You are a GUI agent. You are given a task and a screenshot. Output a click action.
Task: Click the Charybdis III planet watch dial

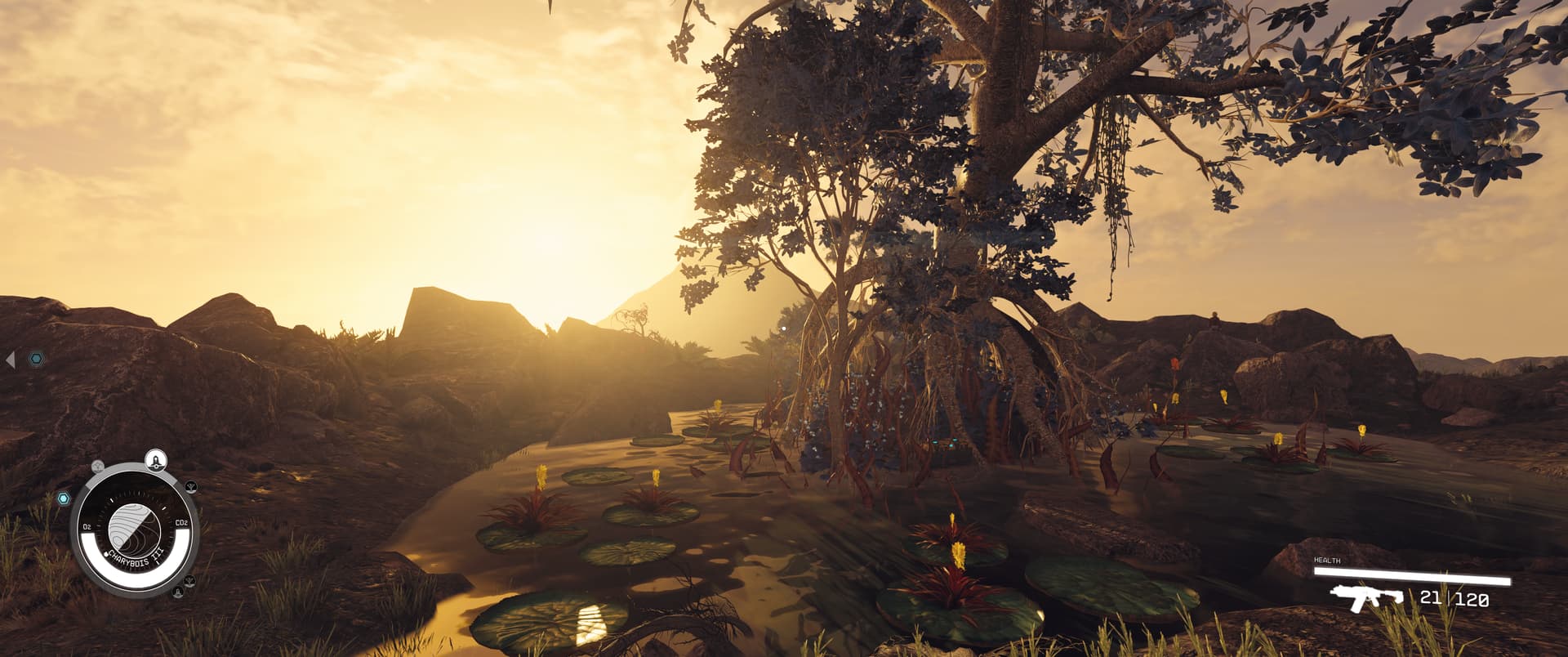135,527
